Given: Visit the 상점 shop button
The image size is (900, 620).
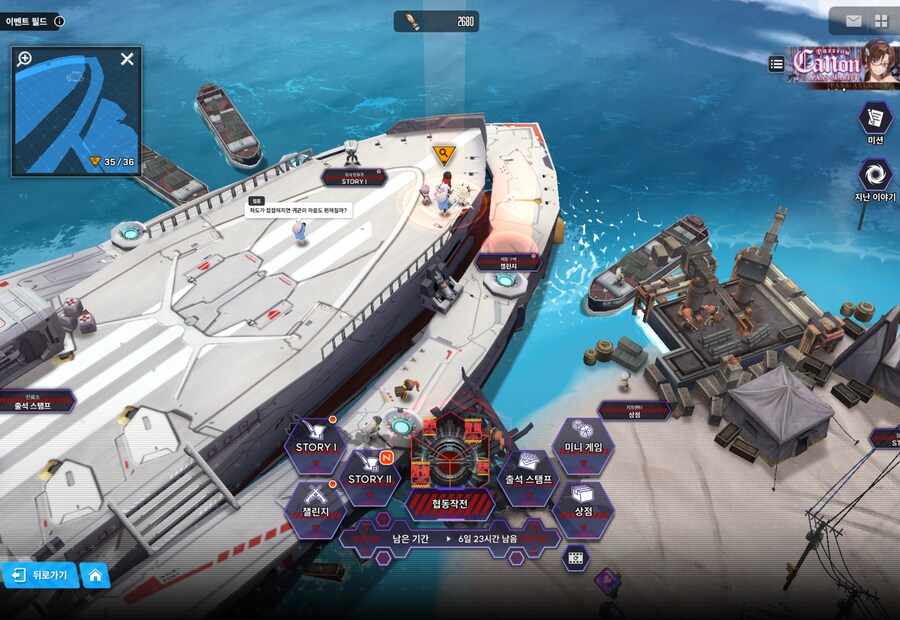Looking at the screenshot, I should pyautogui.click(x=582, y=509).
